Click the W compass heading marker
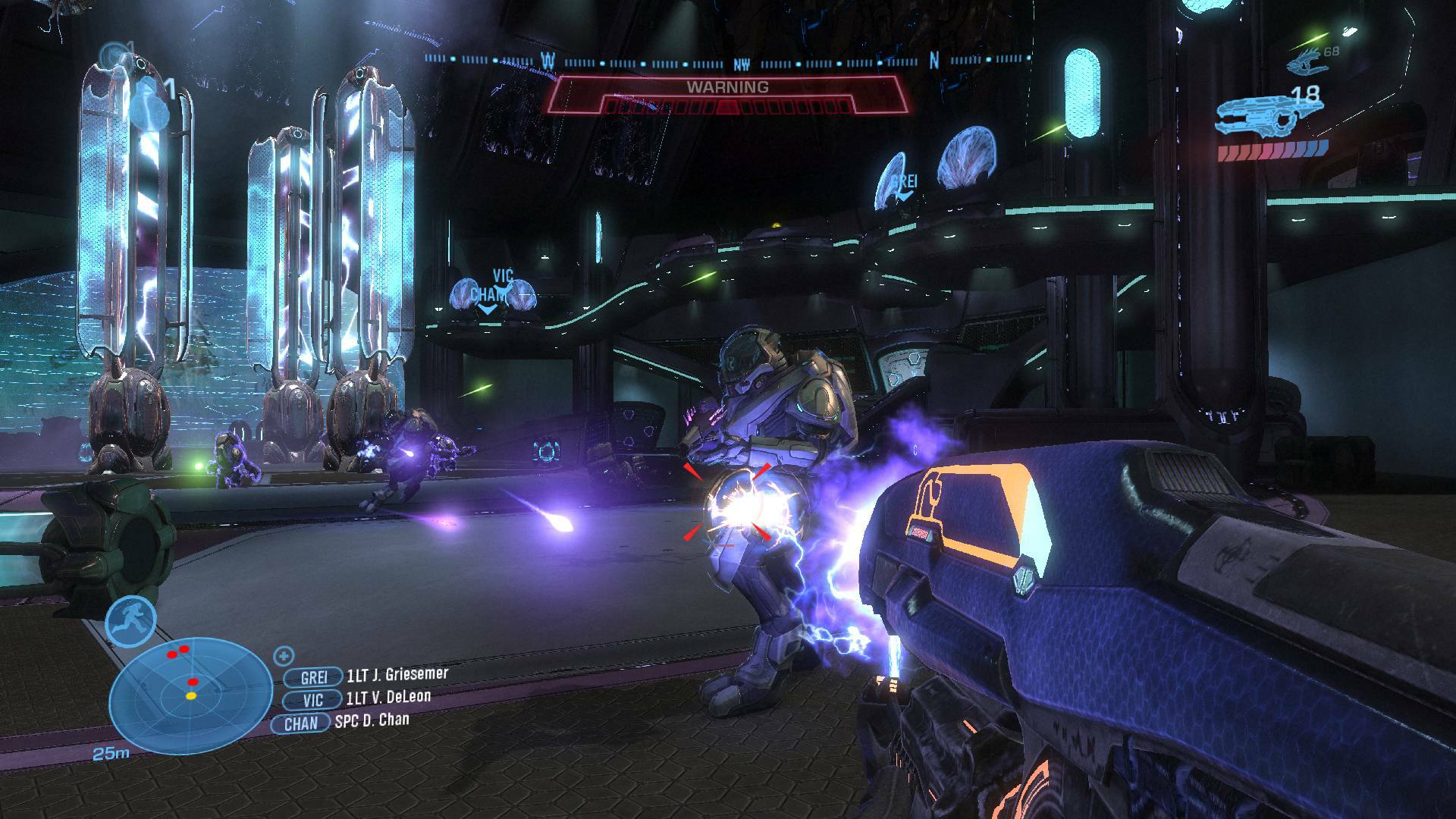 pos(550,59)
